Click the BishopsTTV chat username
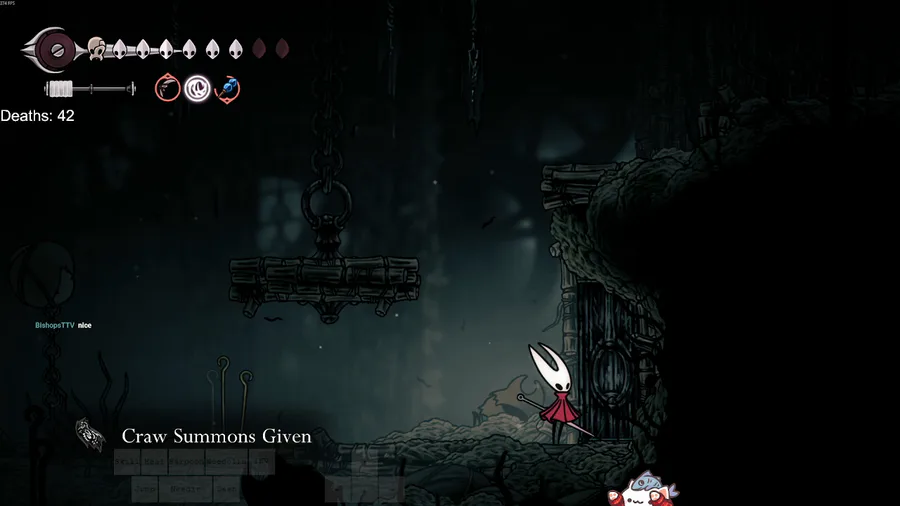This screenshot has width=900, height=506. (x=54, y=326)
